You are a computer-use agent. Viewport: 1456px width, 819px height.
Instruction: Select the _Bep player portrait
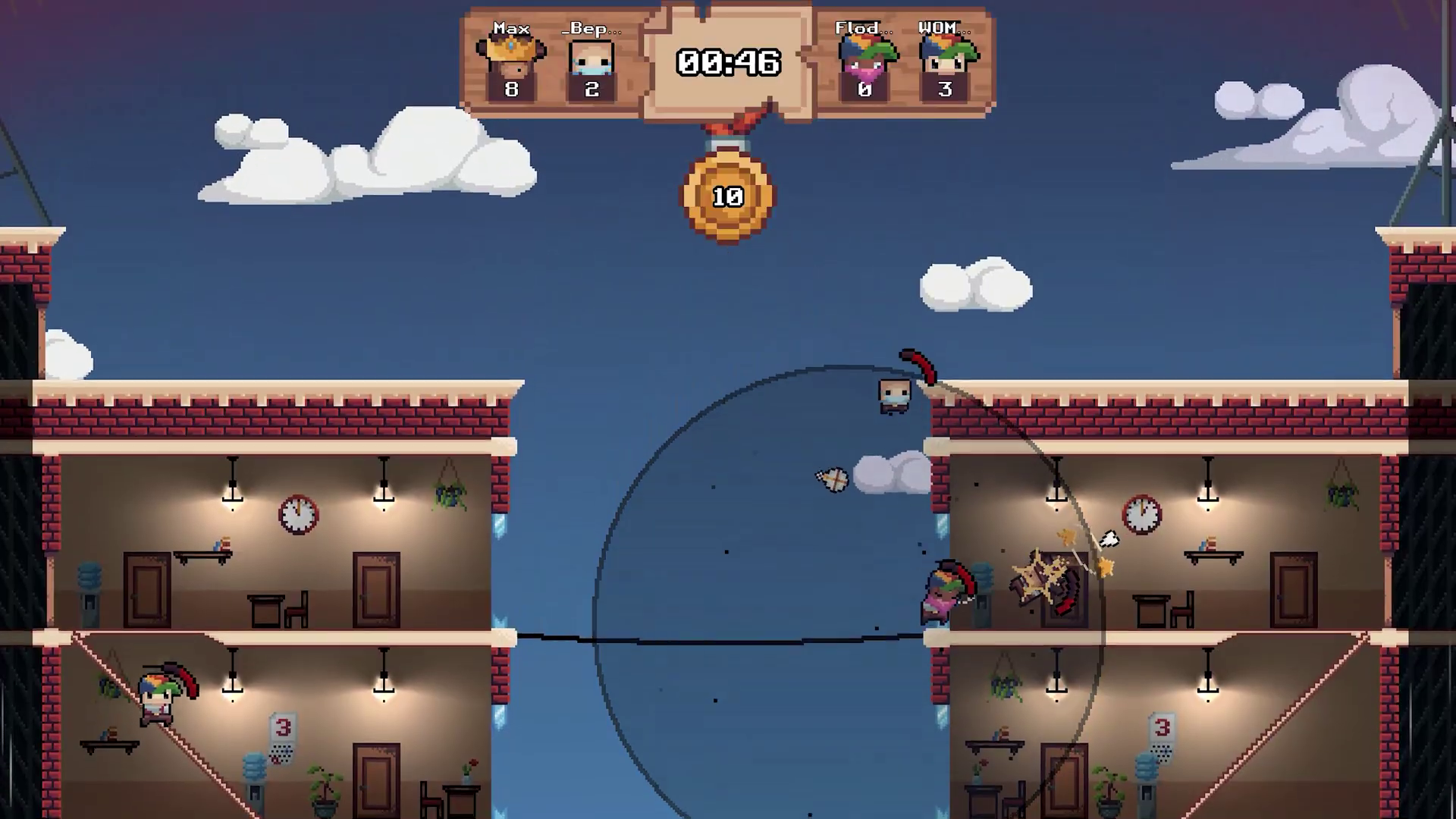point(591,58)
